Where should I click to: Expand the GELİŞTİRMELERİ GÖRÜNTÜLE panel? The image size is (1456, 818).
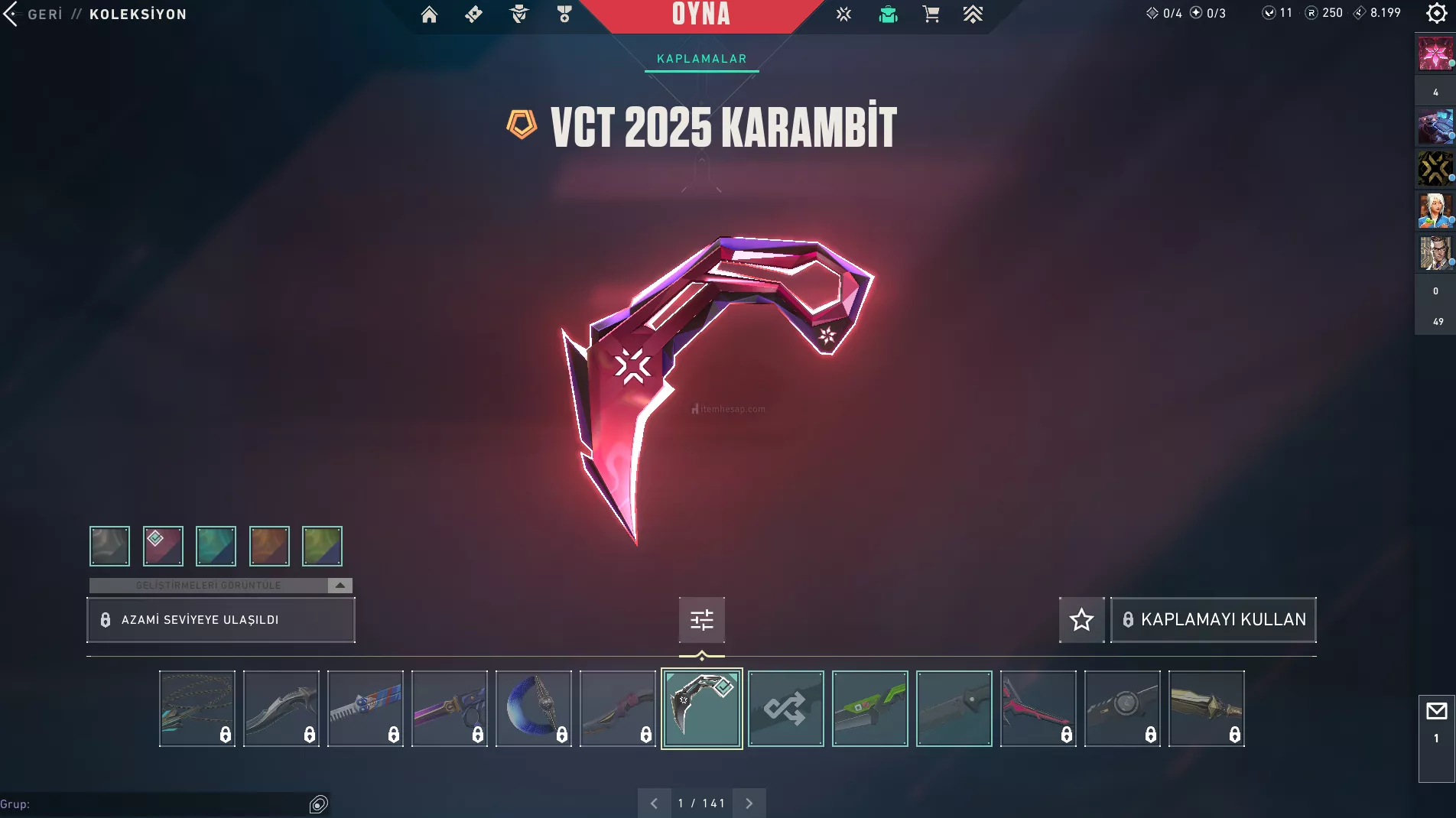[x=340, y=585]
